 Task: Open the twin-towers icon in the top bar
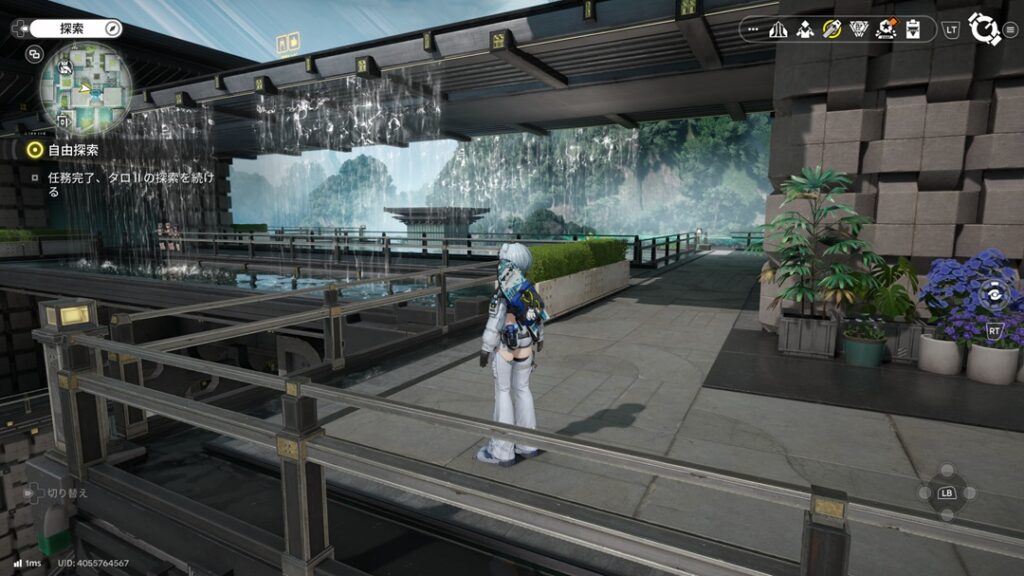(778, 29)
